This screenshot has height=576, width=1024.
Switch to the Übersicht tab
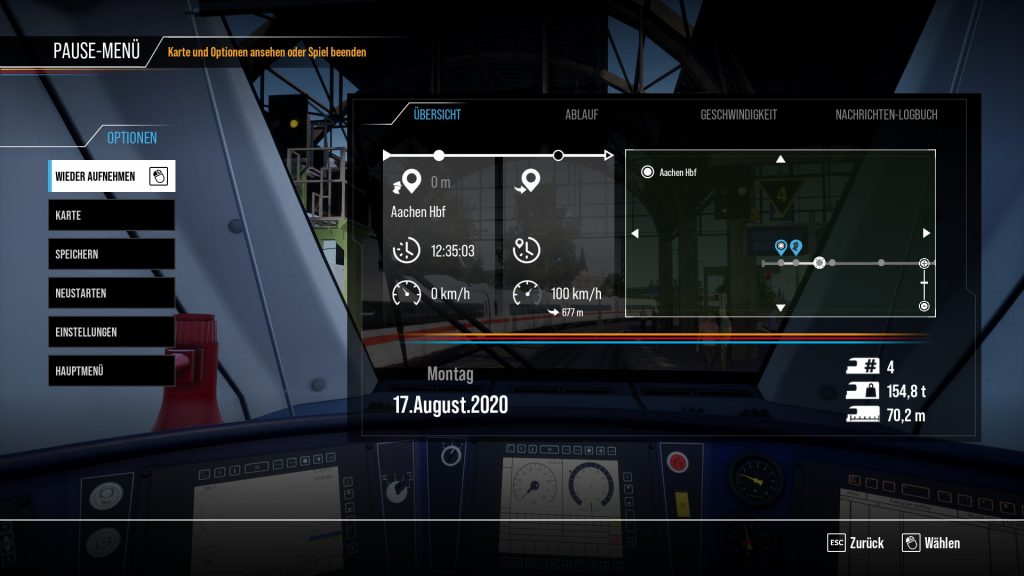click(x=437, y=115)
